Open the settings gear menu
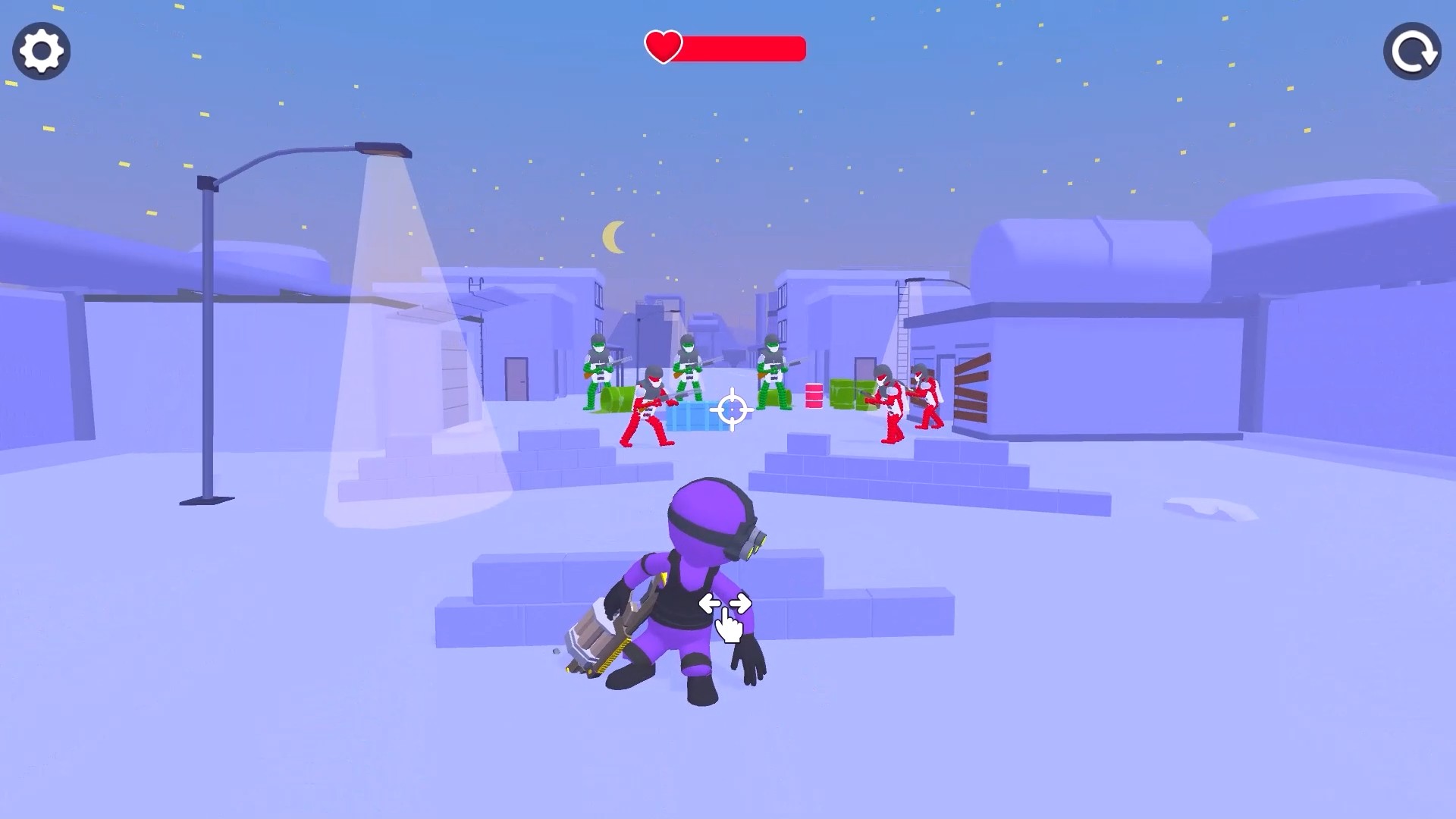The width and height of the screenshot is (1456, 819). coord(41,50)
